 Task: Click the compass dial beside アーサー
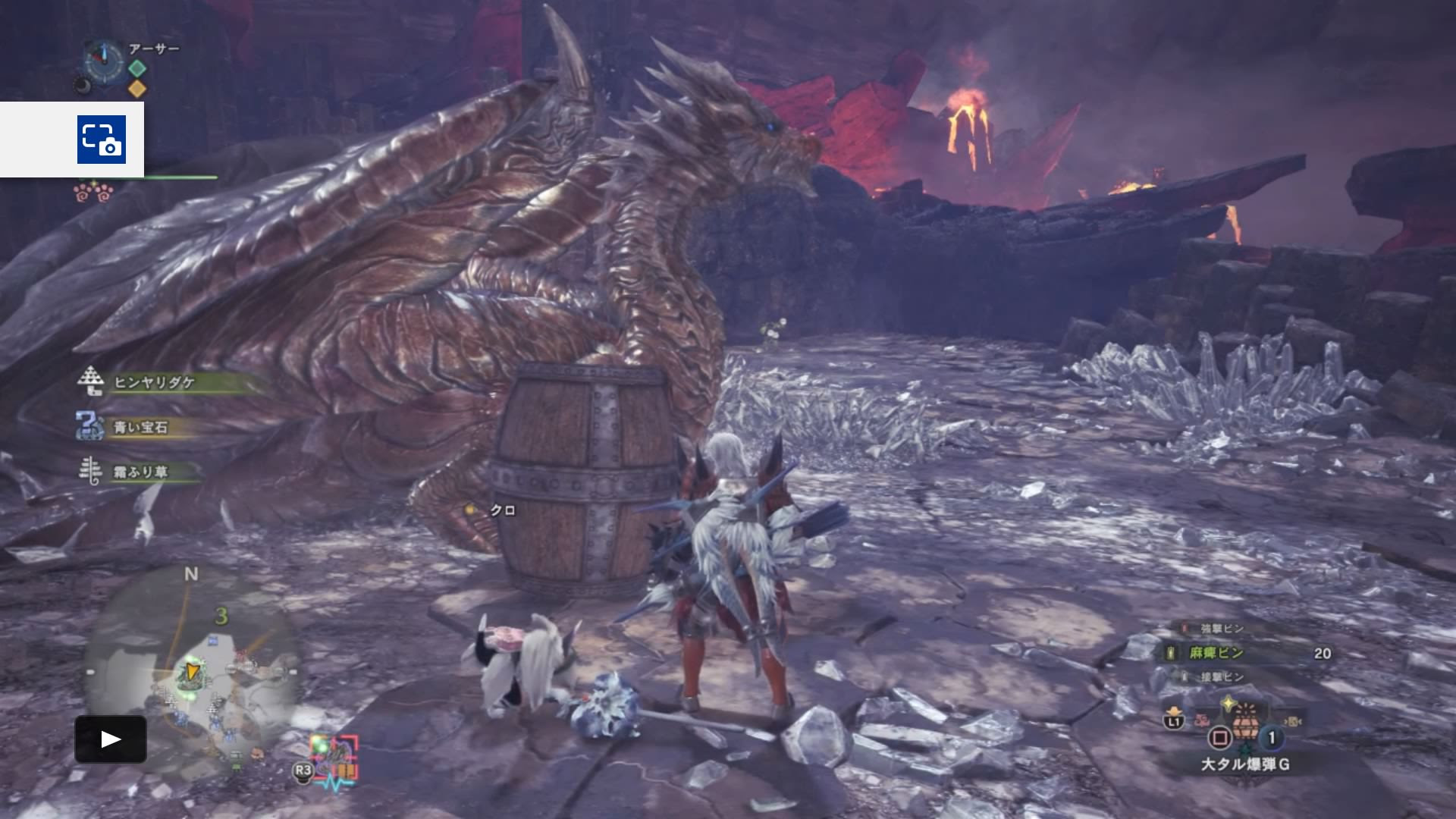[104, 61]
